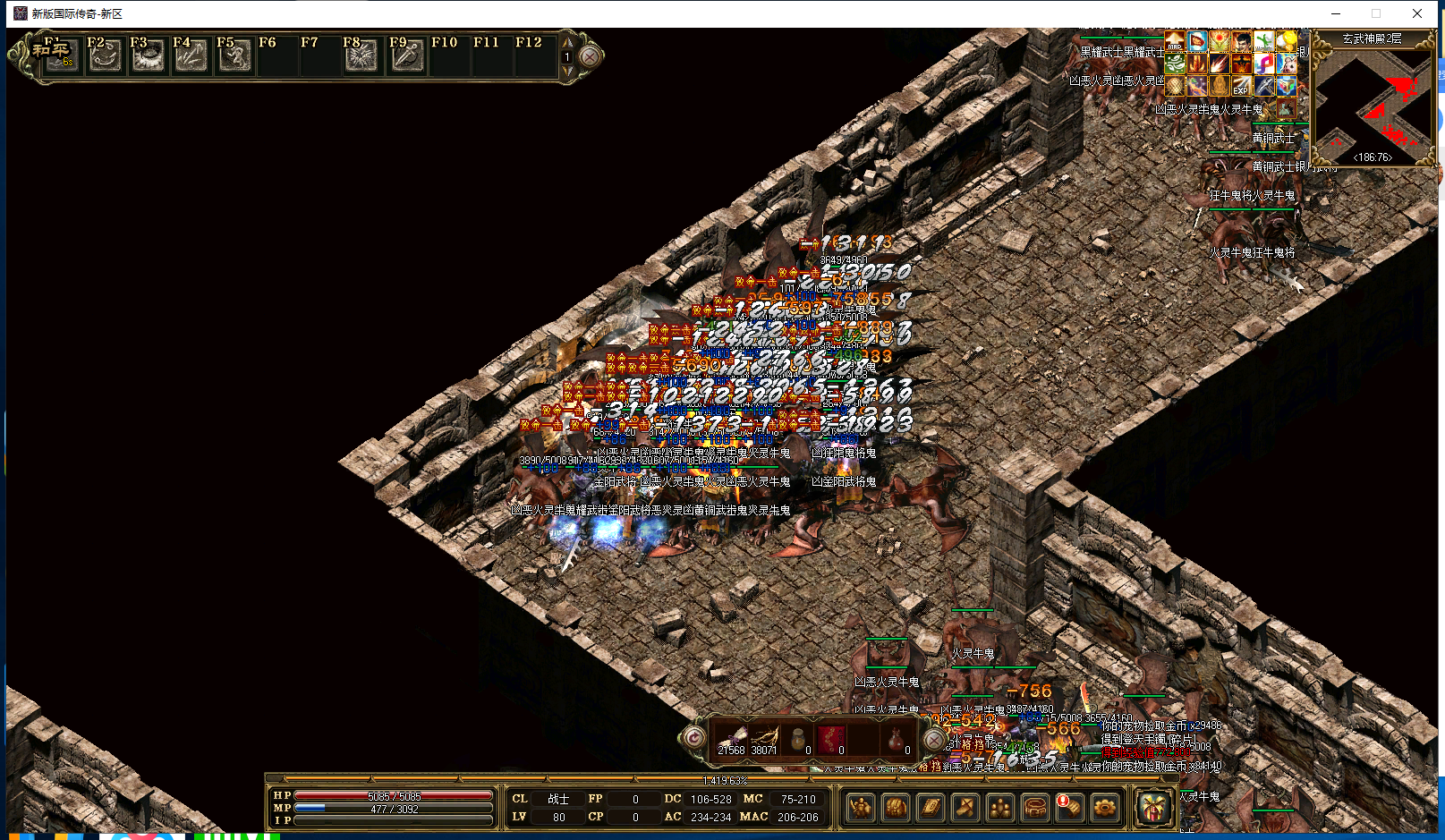Click the MAP buff icon

(1175, 42)
